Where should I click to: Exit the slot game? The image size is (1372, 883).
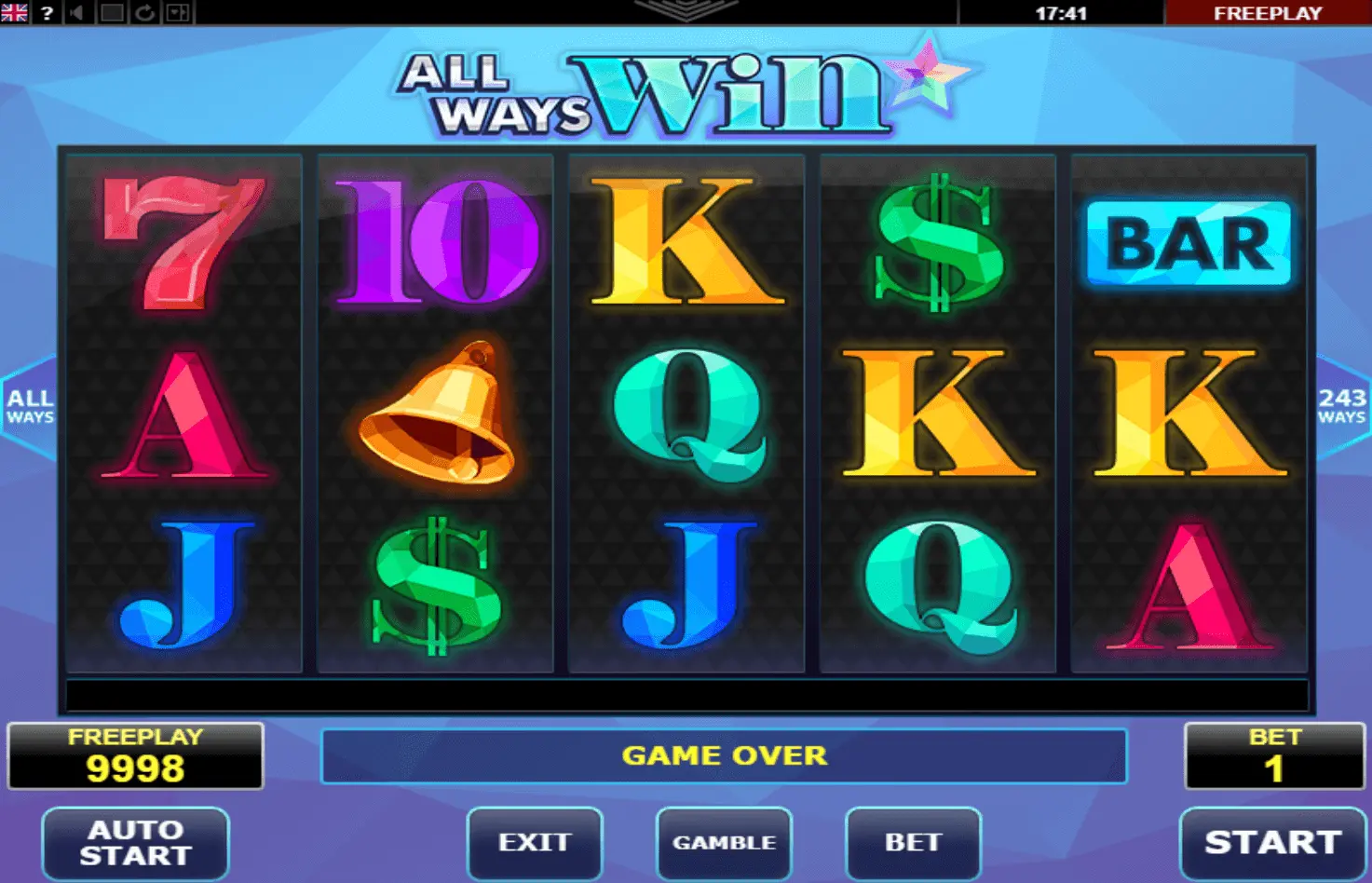(535, 842)
